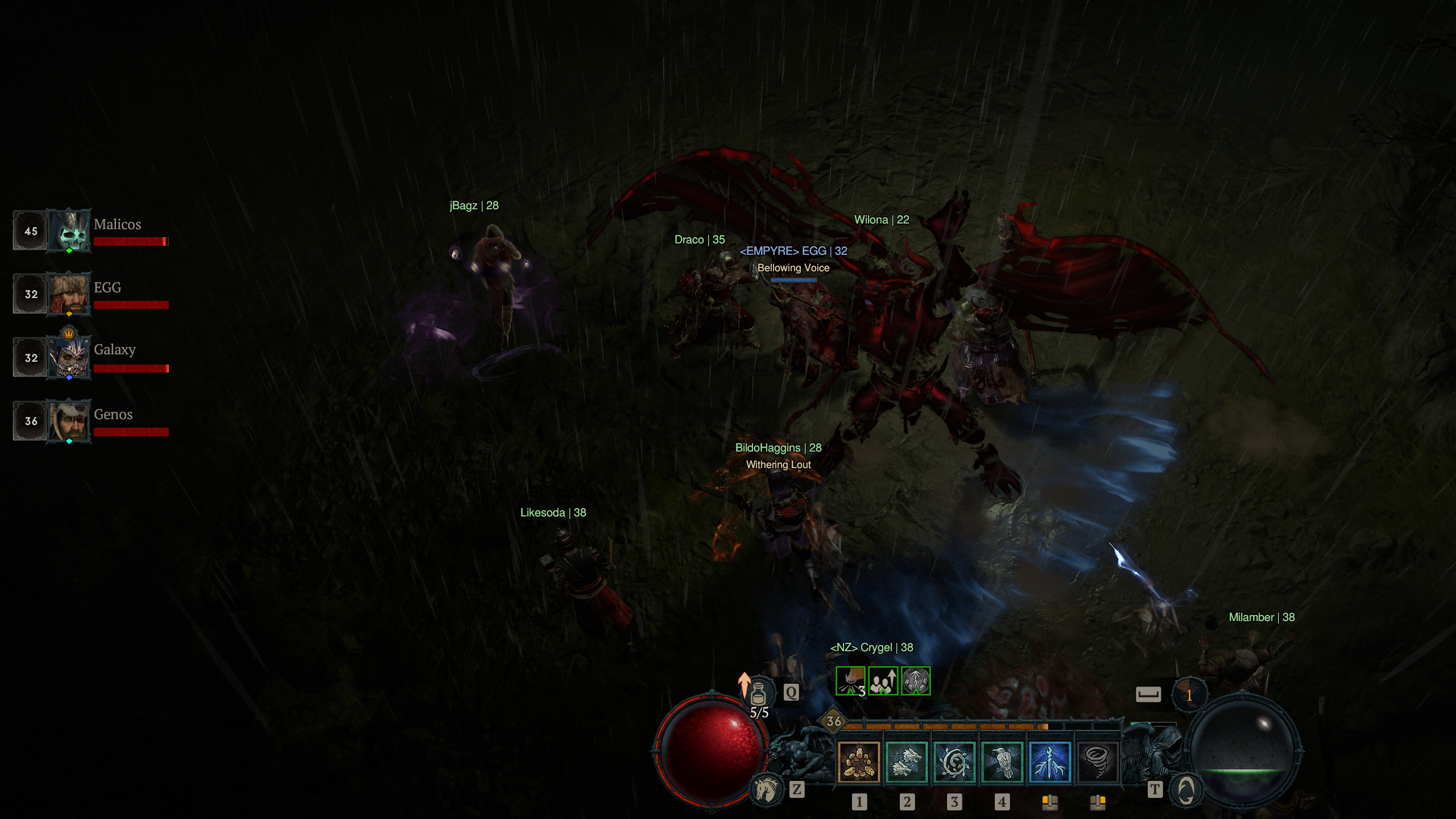Activate the wolves companion skill

click(x=907, y=762)
